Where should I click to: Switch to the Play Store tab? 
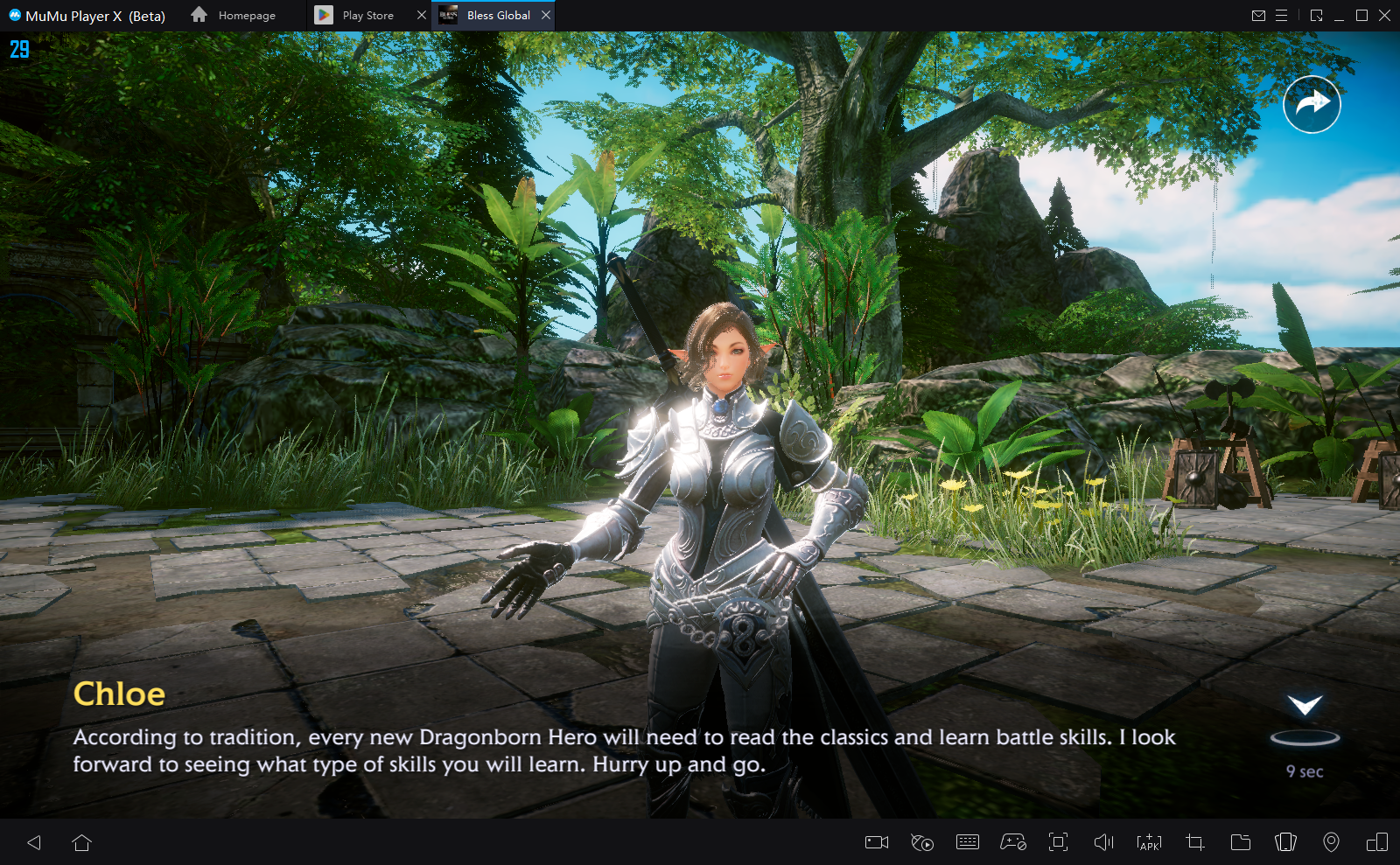(366, 15)
